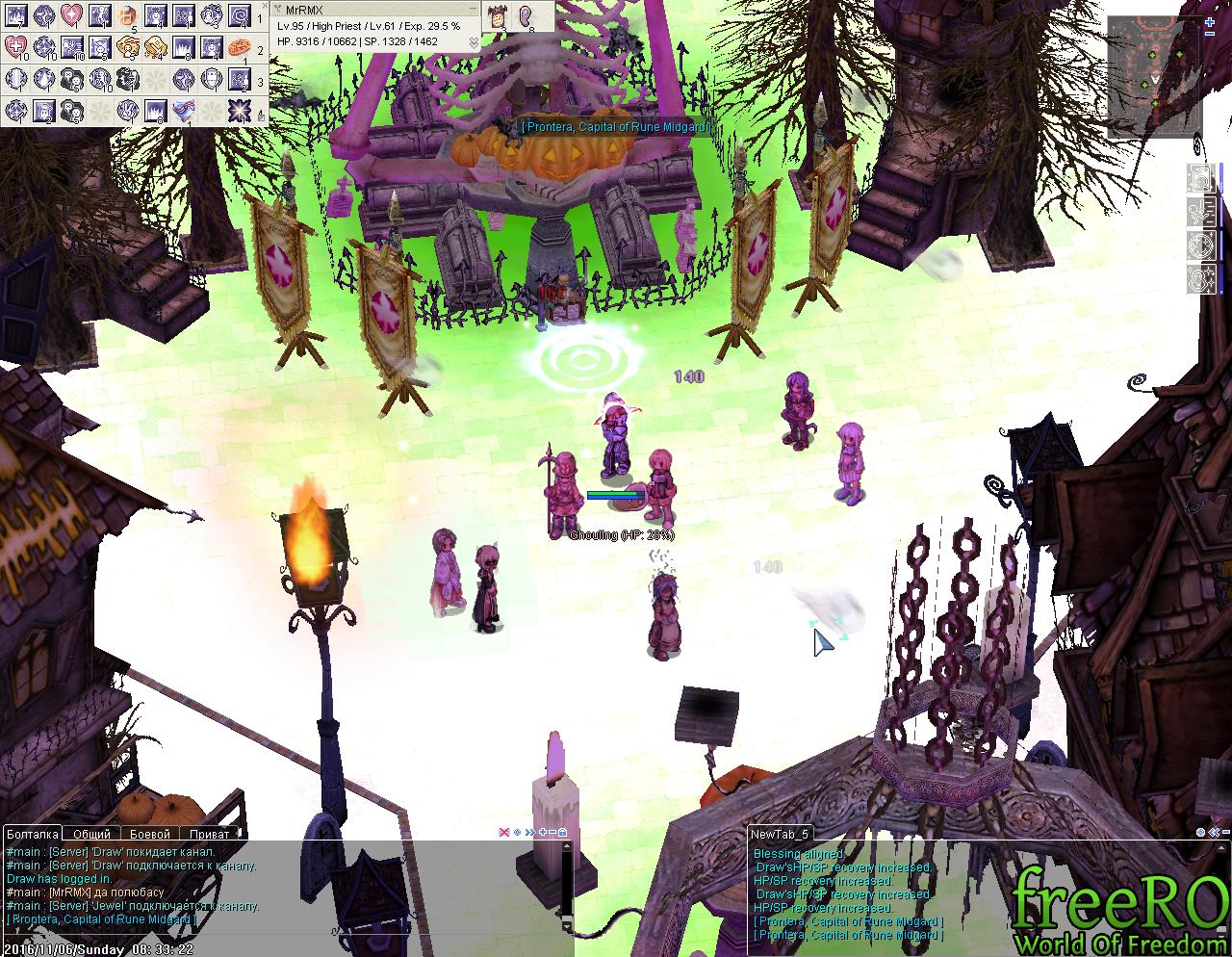Activate the blue spiral skill icon
The width and height of the screenshot is (1232, 957).
pyautogui.click(x=240, y=15)
